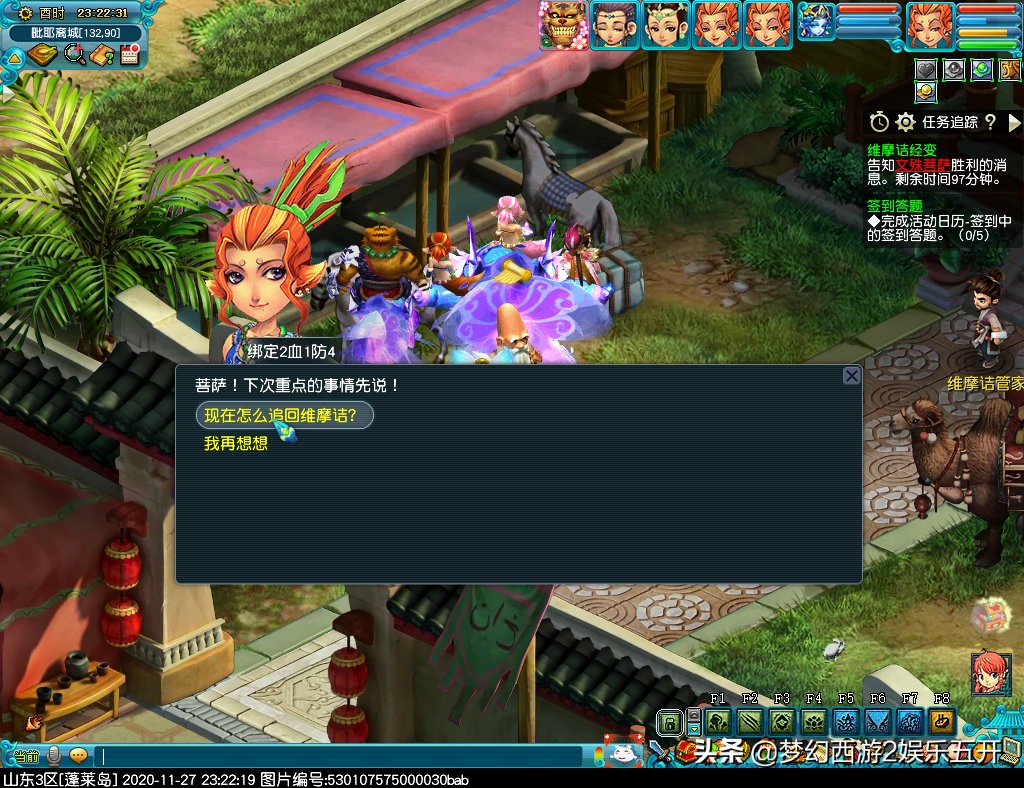
Task: Open the help book with green question mark
Action: click(x=102, y=55)
